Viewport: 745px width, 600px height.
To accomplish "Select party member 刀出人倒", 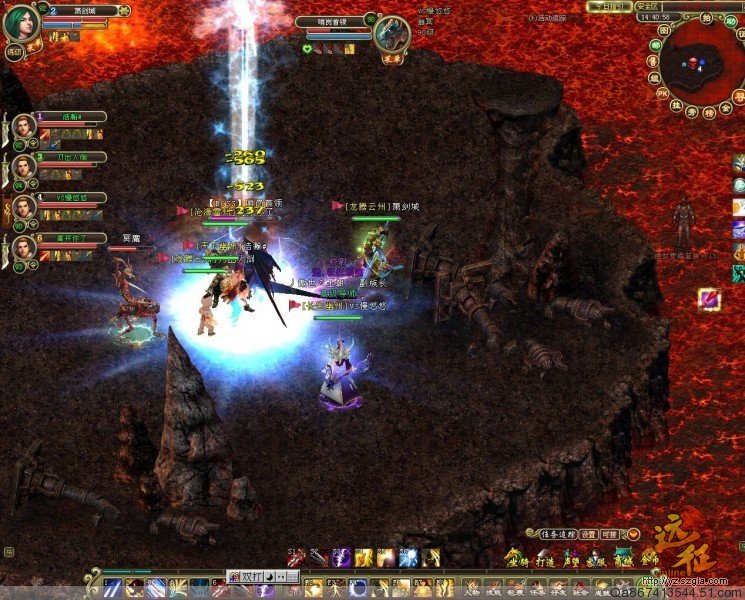I will 23,167.
